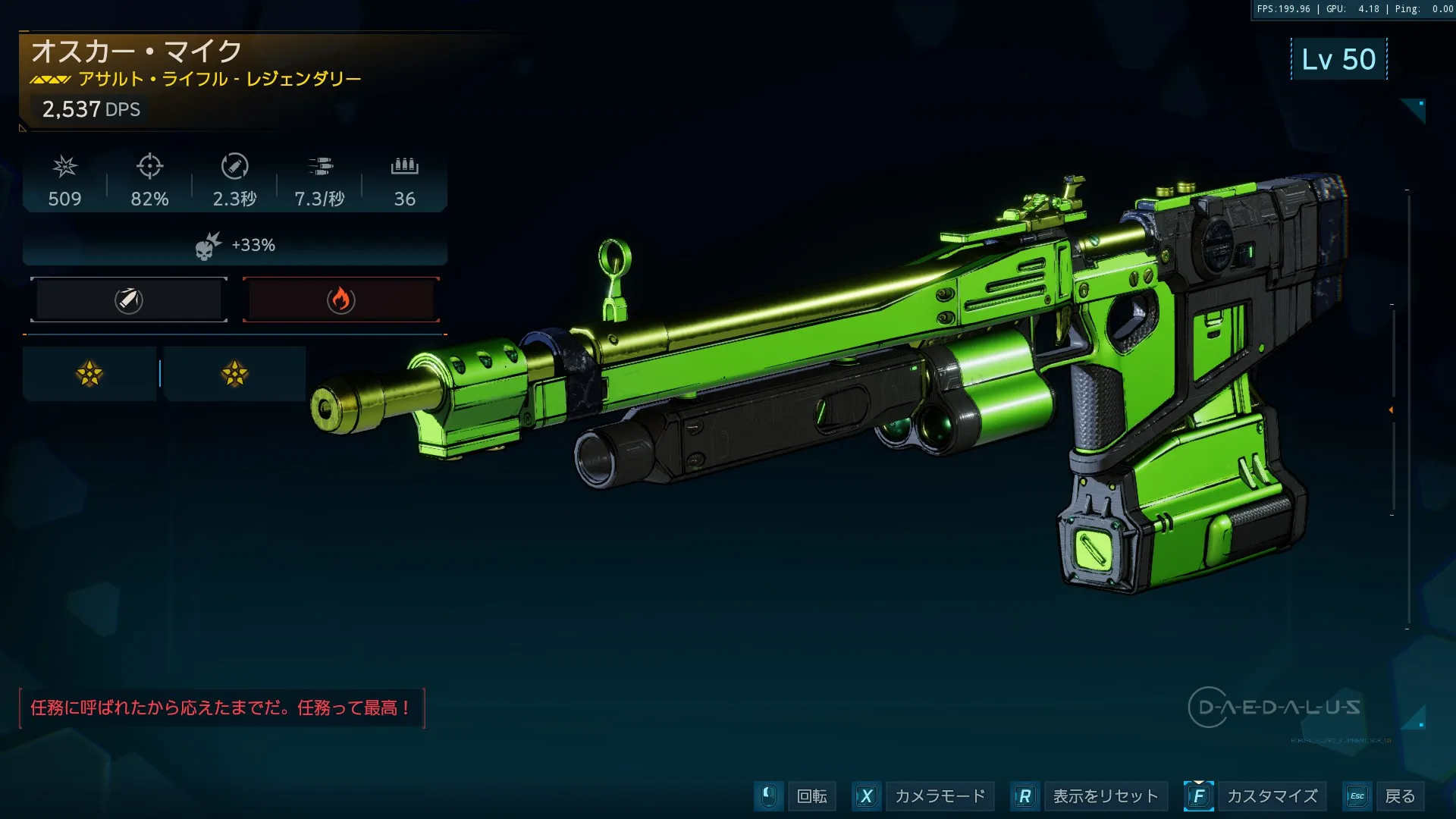
Task: Reset the view with 表示をリセット
Action: pyautogui.click(x=1105, y=796)
